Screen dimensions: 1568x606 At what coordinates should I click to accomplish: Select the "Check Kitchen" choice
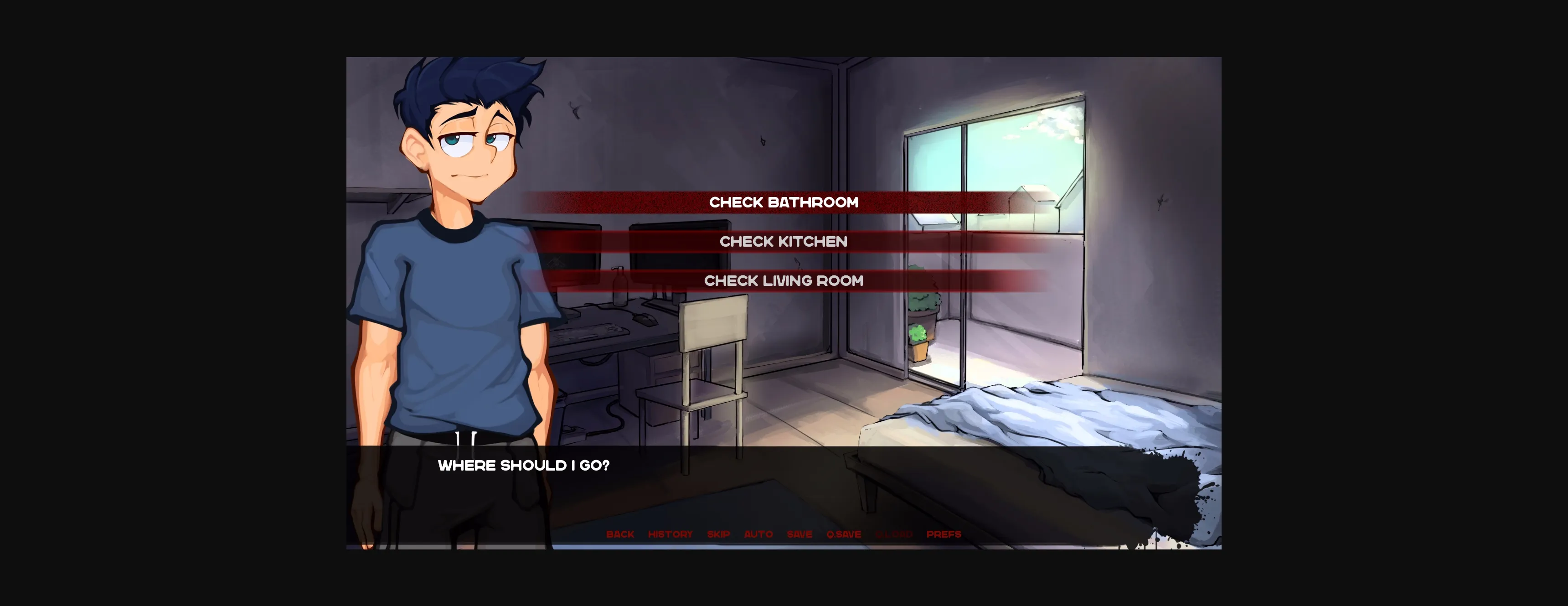click(x=784, y=241)
